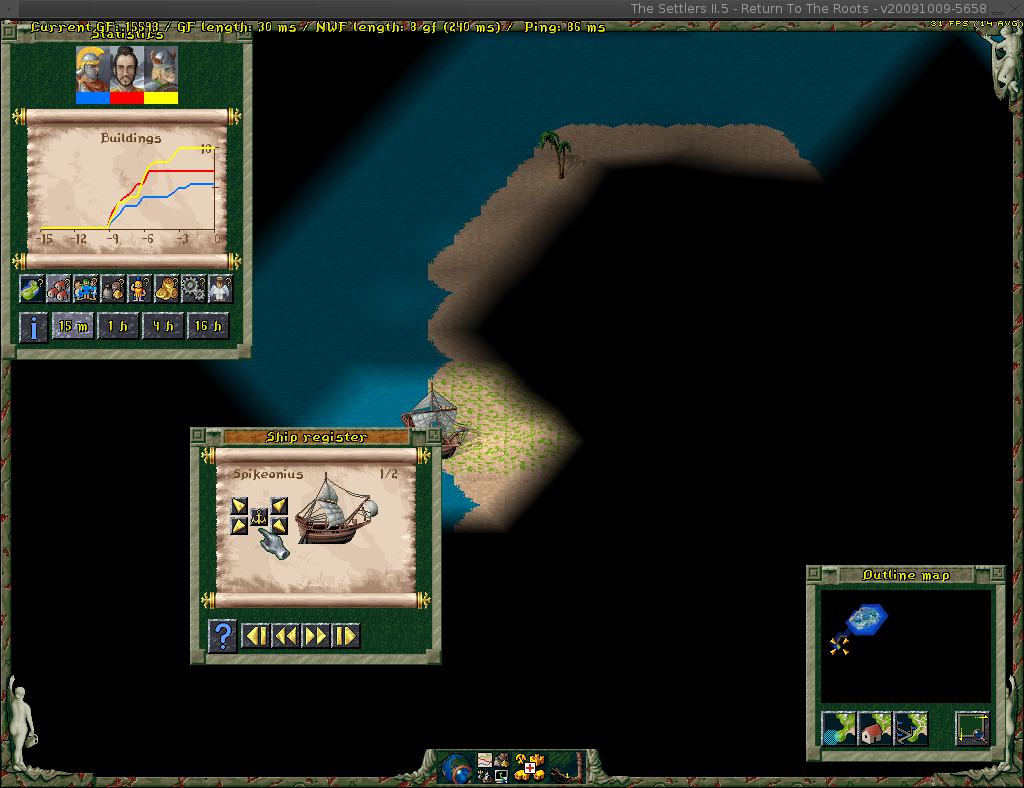Screen dimensions: 1024x788
Task: Switch the statistics graph to 1 hour
Action: pyautogui.click(x=117, y=326)
